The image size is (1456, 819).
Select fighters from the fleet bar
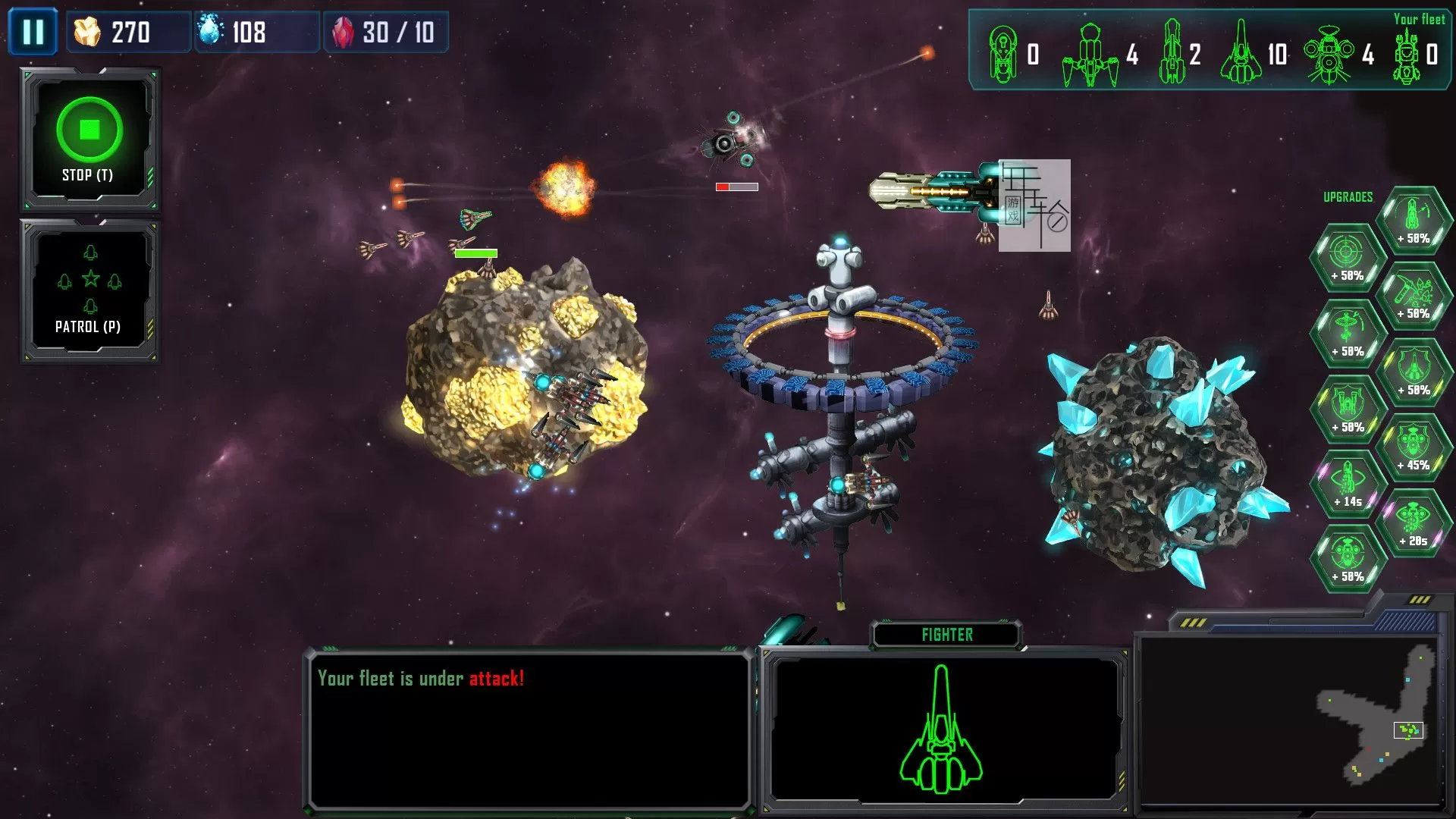click(x=1241, y=53)
